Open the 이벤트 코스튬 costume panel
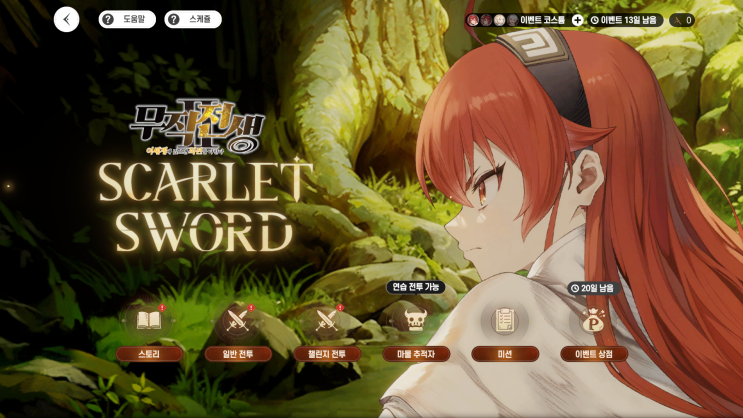 pyautogui.click(x=530, y=20)
